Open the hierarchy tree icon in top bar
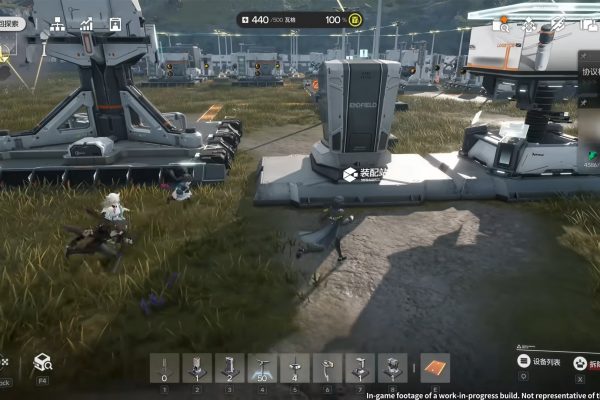600x400 pixels. pos(57,23)
